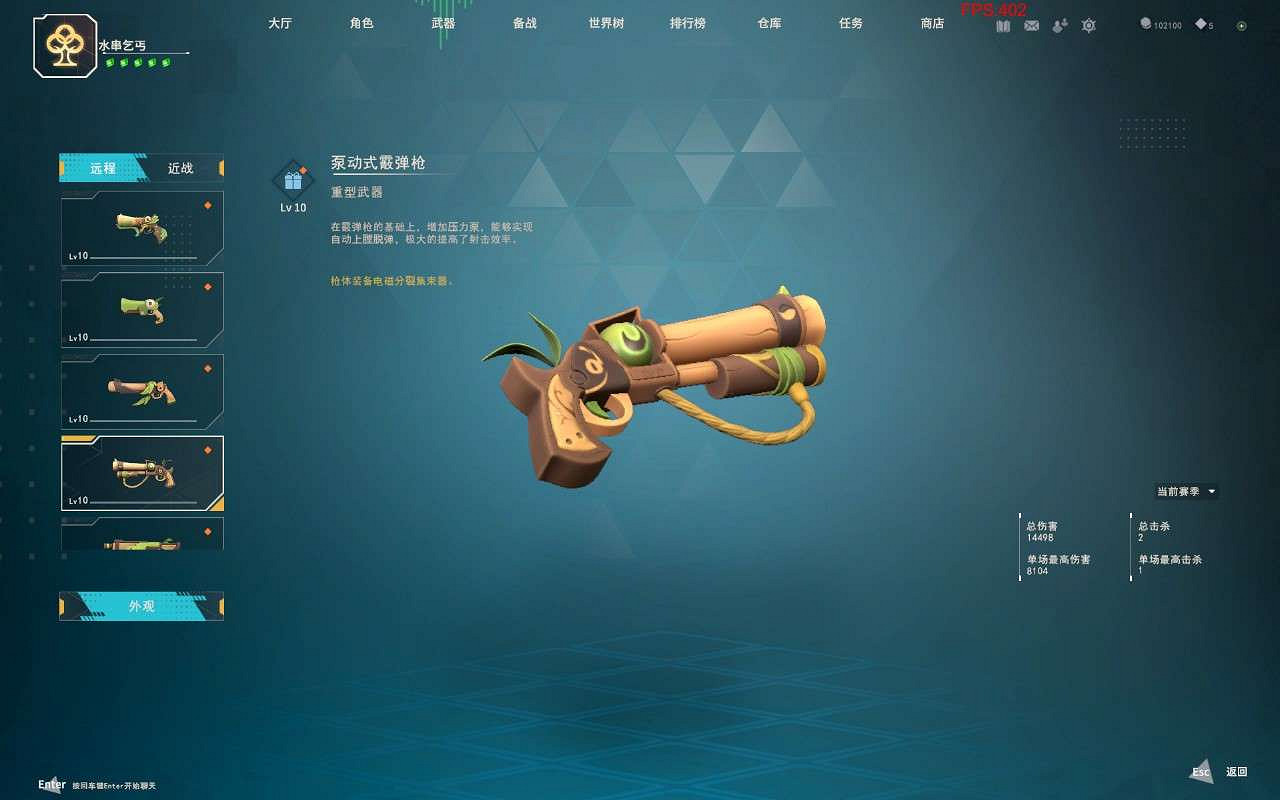This screenshot has height=800, width=1280.
Task: Click the 外观 appearance button
Action: [x=141, y=606]
